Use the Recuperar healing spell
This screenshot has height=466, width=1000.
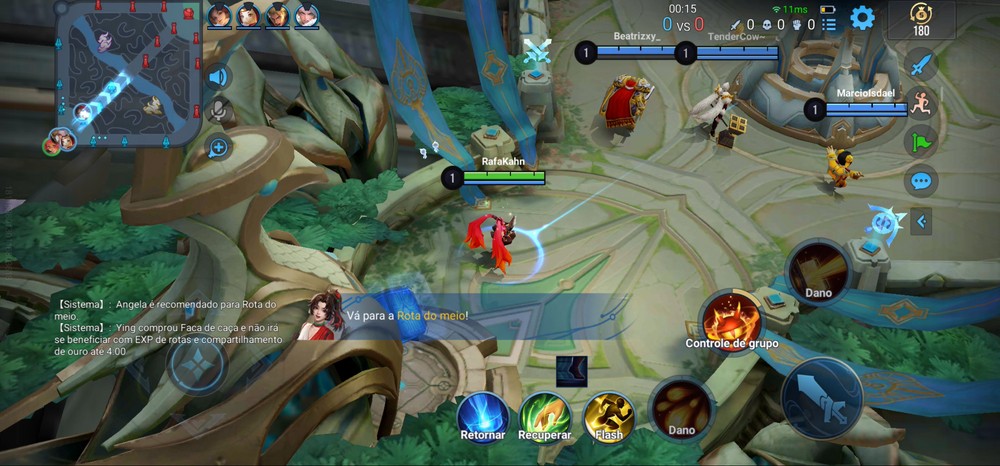545,416
